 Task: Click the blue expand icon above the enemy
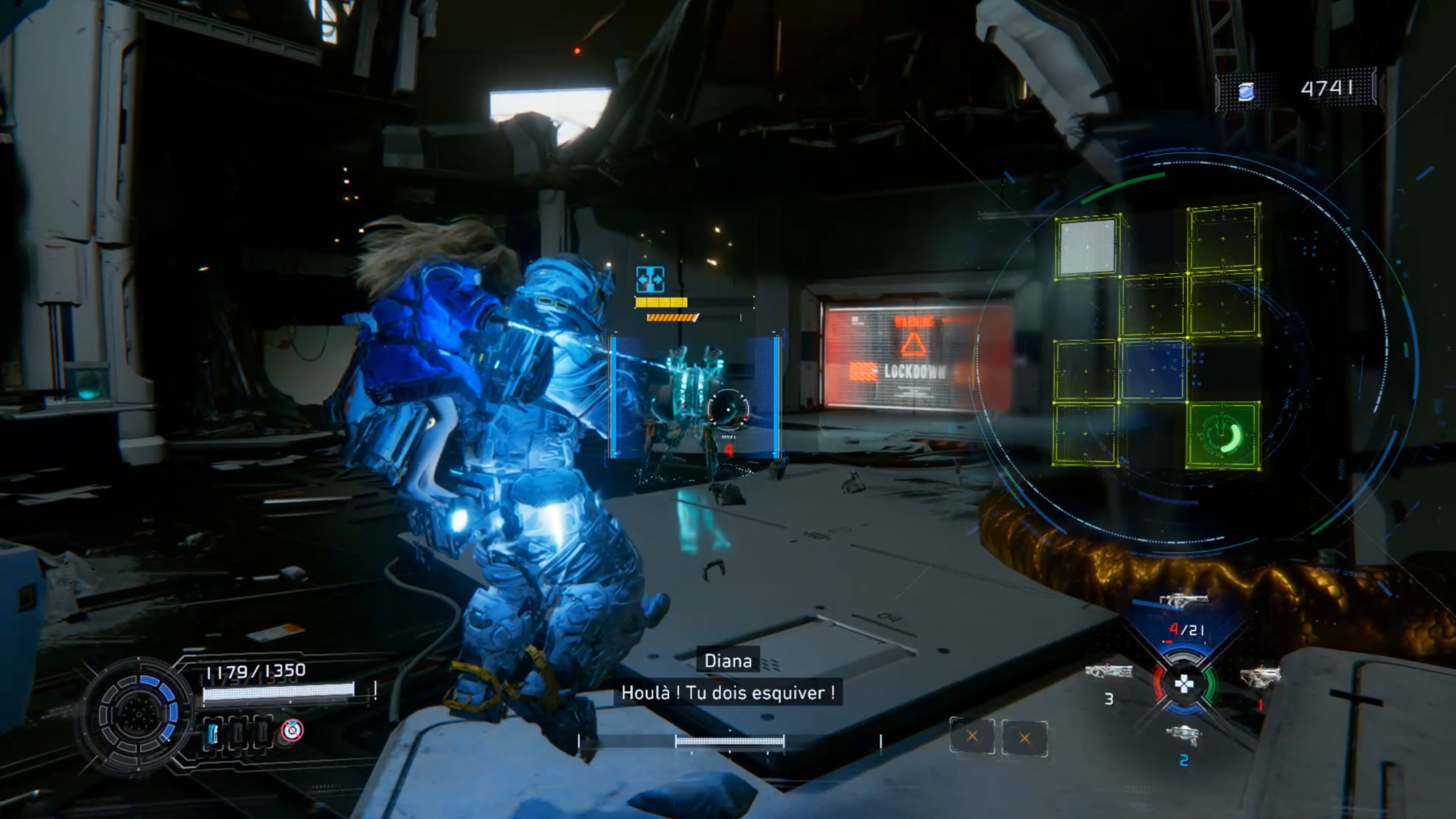pos(650,279)
